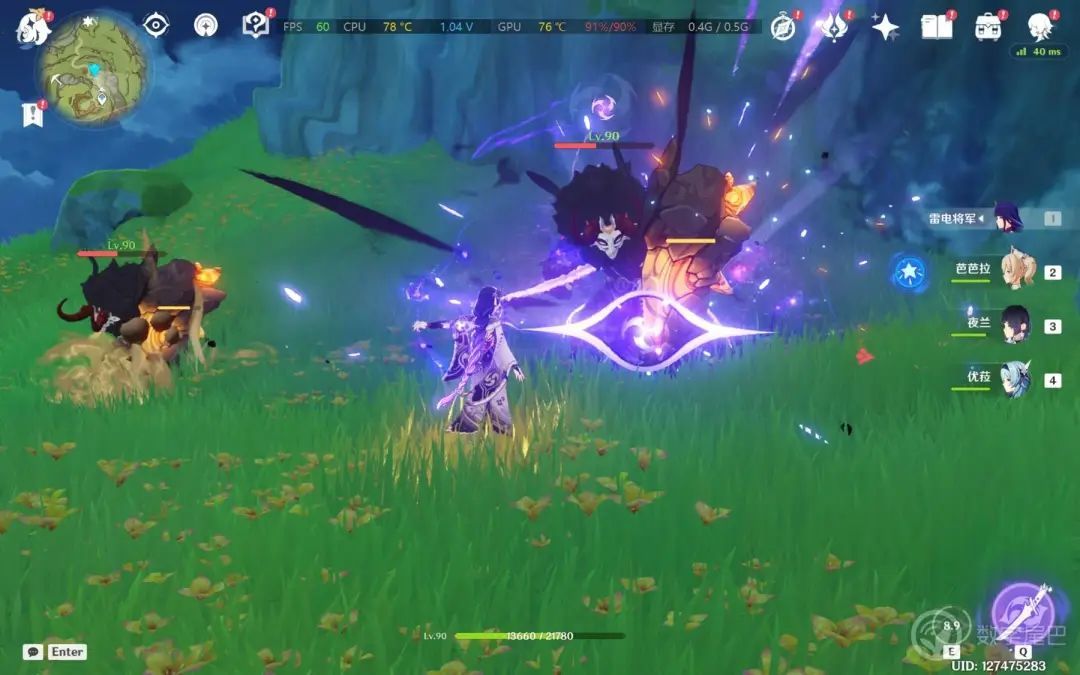The image size is (1080, 675).
Task: Switch to party member 夜兰
Action: tap(1015, 325)
